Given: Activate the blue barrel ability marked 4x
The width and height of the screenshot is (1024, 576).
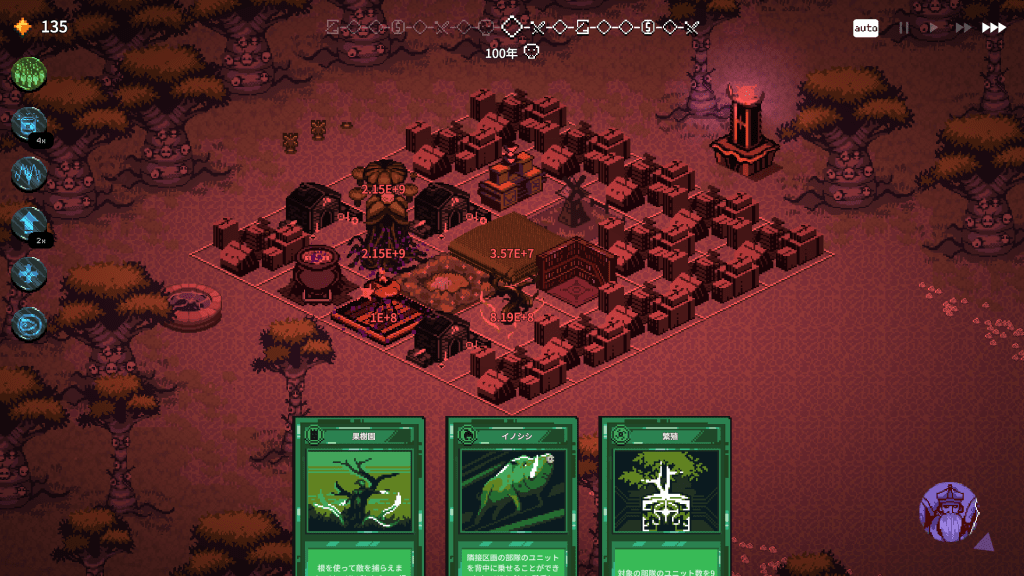Looking at the screenshot, I should (29, 125).
